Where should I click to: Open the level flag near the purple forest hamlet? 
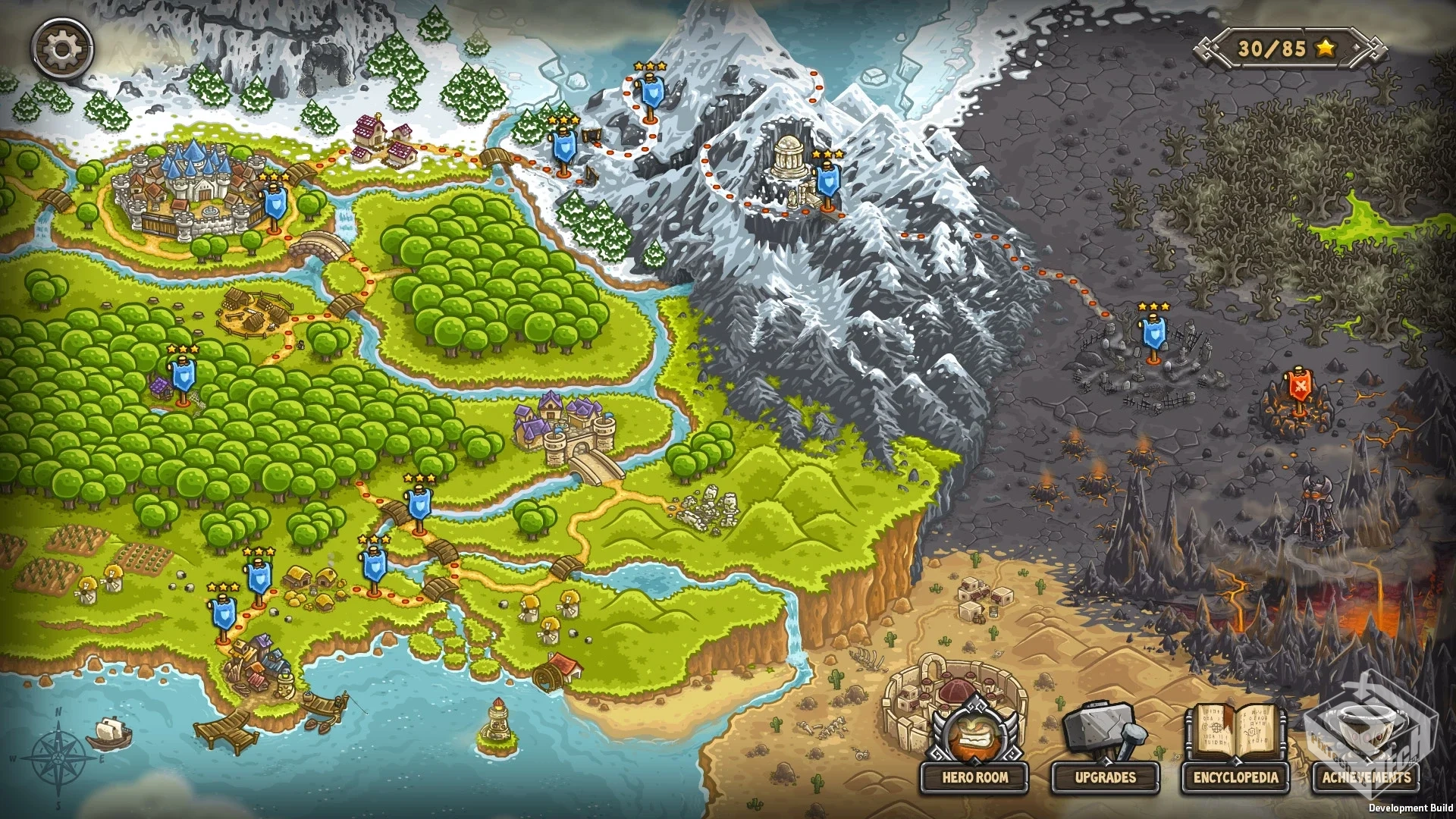tap(184, 375)
